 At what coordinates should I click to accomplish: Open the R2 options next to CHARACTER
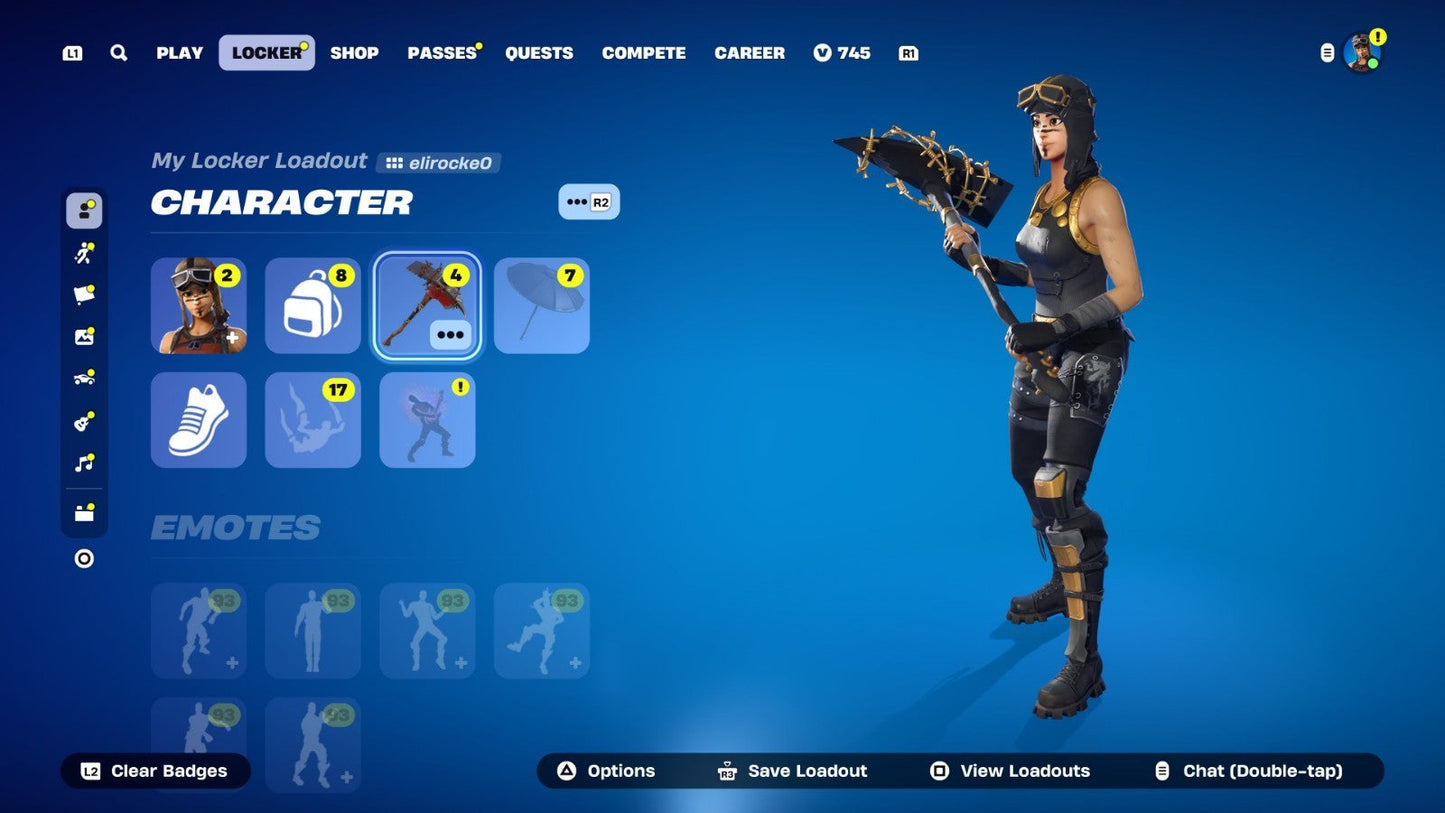click(590, 201)
